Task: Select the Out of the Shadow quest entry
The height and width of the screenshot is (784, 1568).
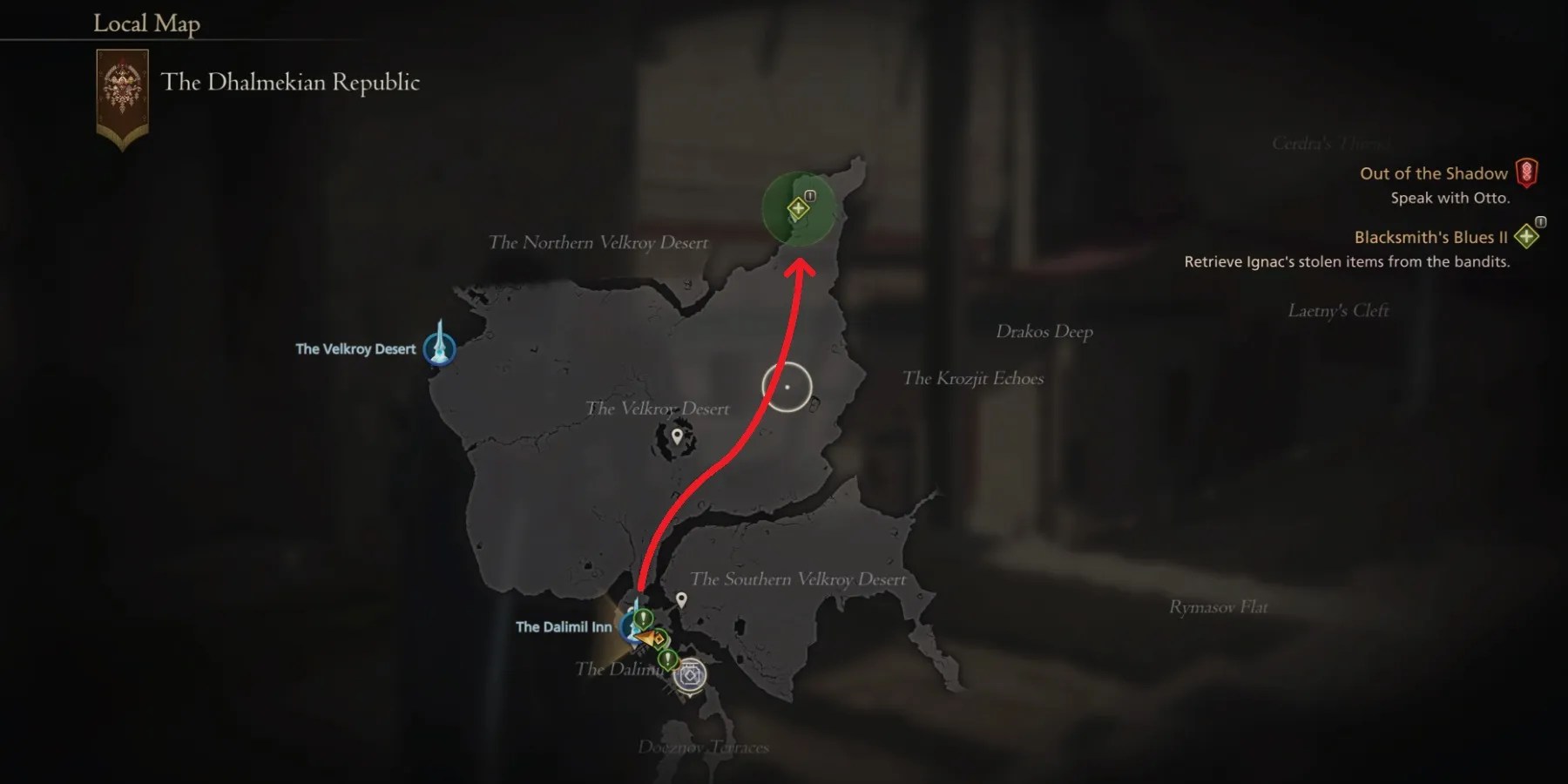Action: click(x=1433, y=172)
